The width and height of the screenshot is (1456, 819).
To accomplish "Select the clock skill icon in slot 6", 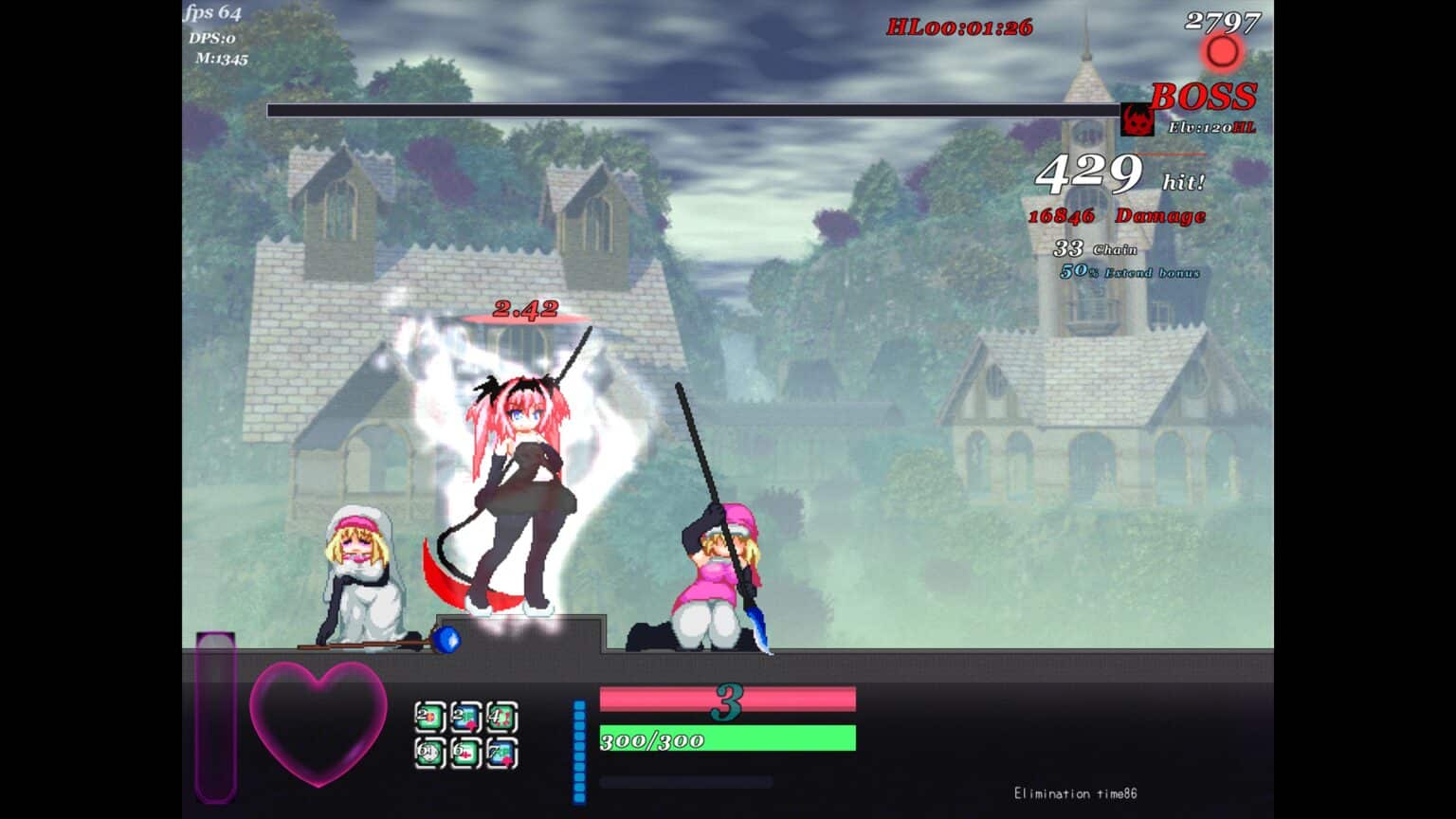I will coord(429,754).
